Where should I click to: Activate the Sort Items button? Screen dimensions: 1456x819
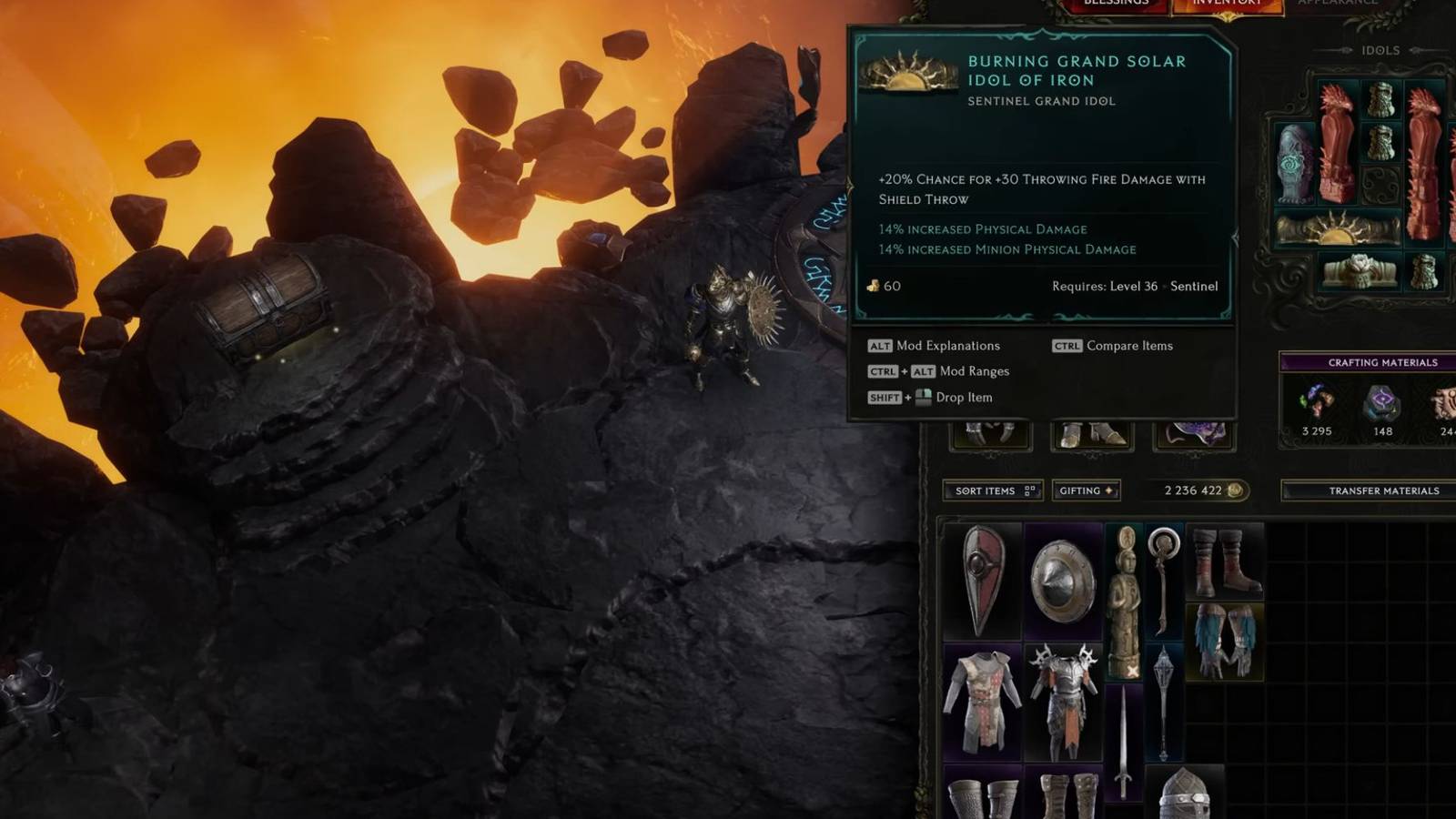(x=987, y=490)
